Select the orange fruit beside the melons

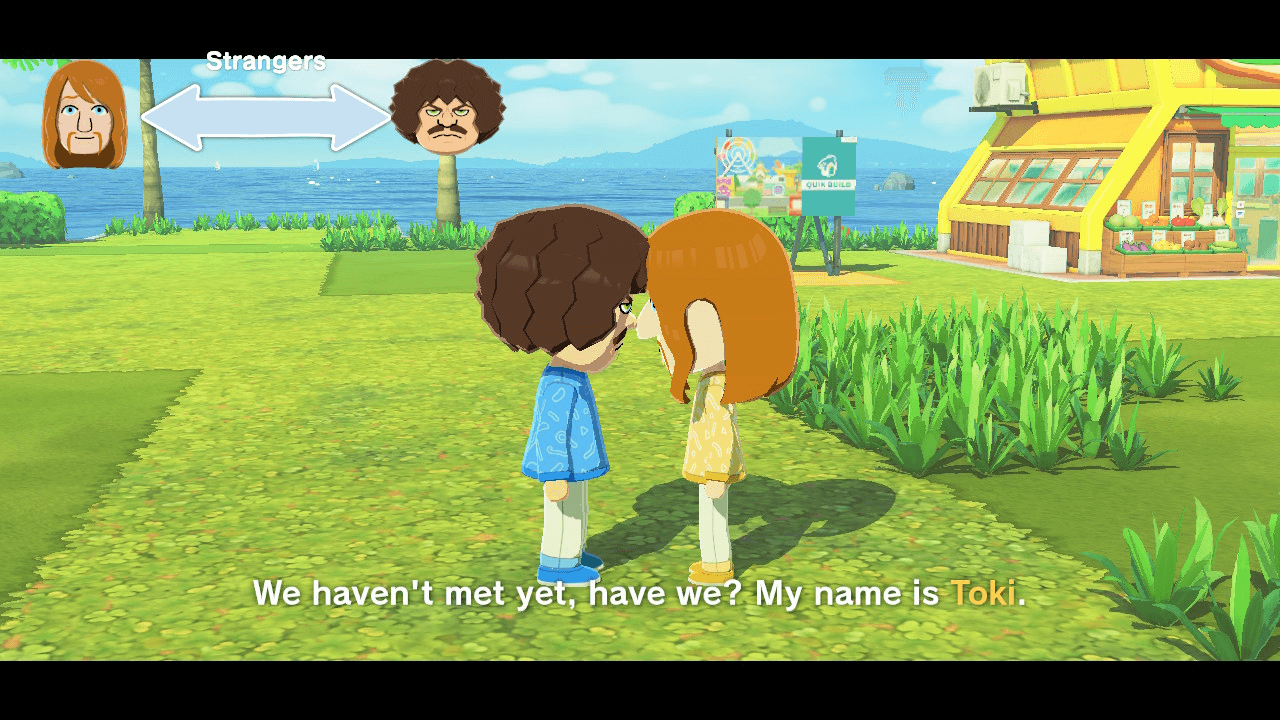1152,220
